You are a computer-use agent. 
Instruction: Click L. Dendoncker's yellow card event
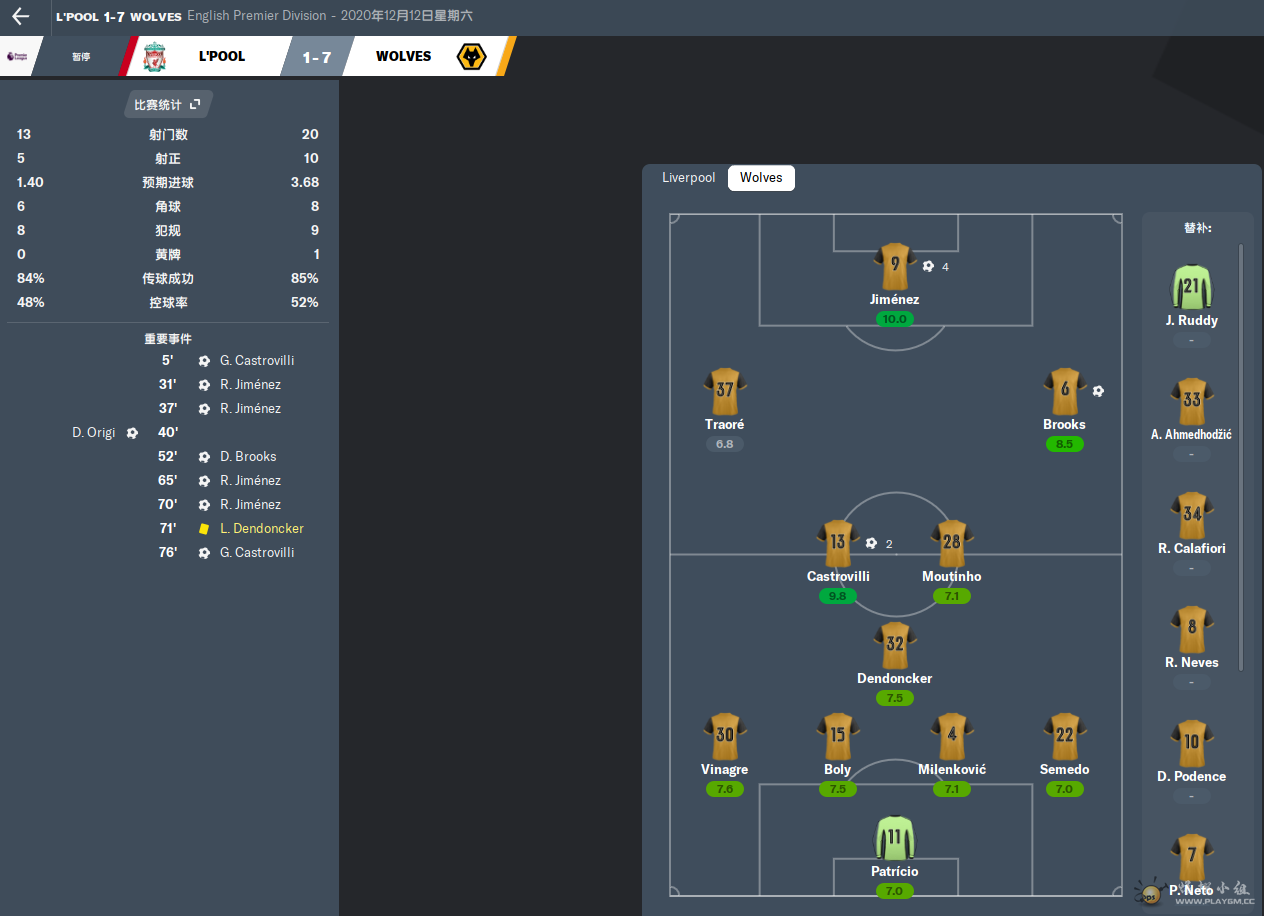261,529
